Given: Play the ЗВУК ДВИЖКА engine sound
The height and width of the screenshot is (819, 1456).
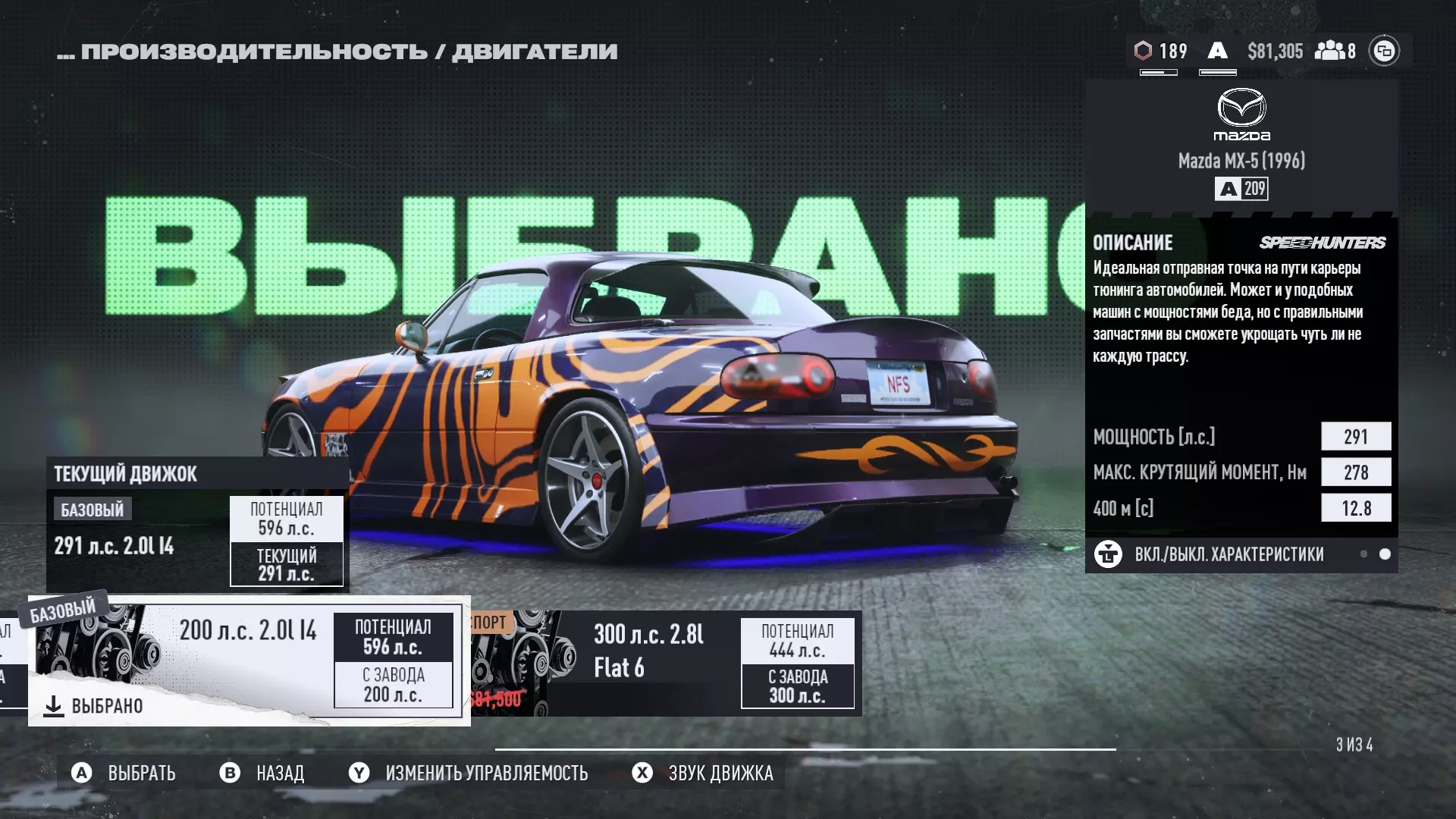Looking at the screenshot, I should 703,773.
